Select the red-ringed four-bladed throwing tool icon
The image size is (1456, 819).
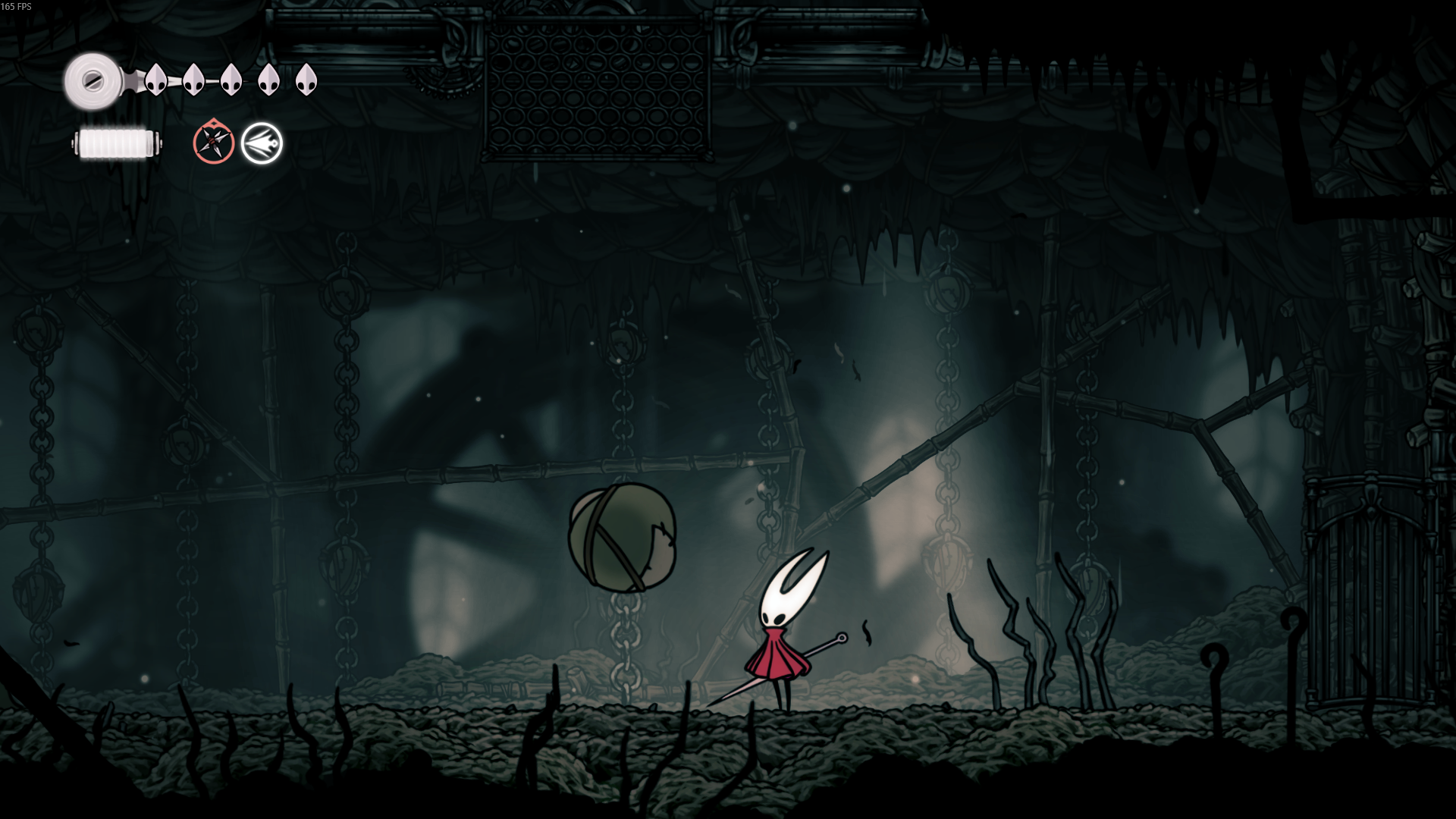point(213,143)
